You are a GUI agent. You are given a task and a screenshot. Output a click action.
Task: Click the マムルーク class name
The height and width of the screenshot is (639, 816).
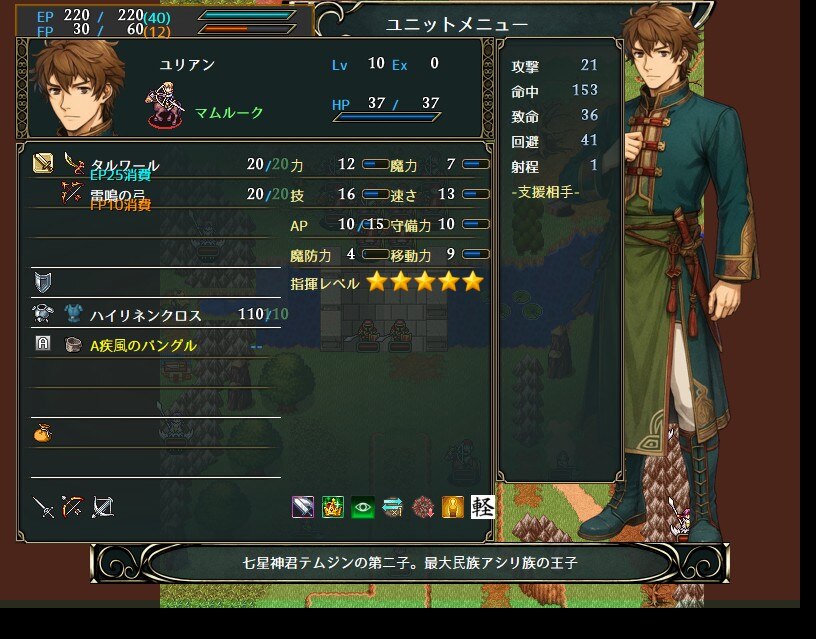coord(229,112)
